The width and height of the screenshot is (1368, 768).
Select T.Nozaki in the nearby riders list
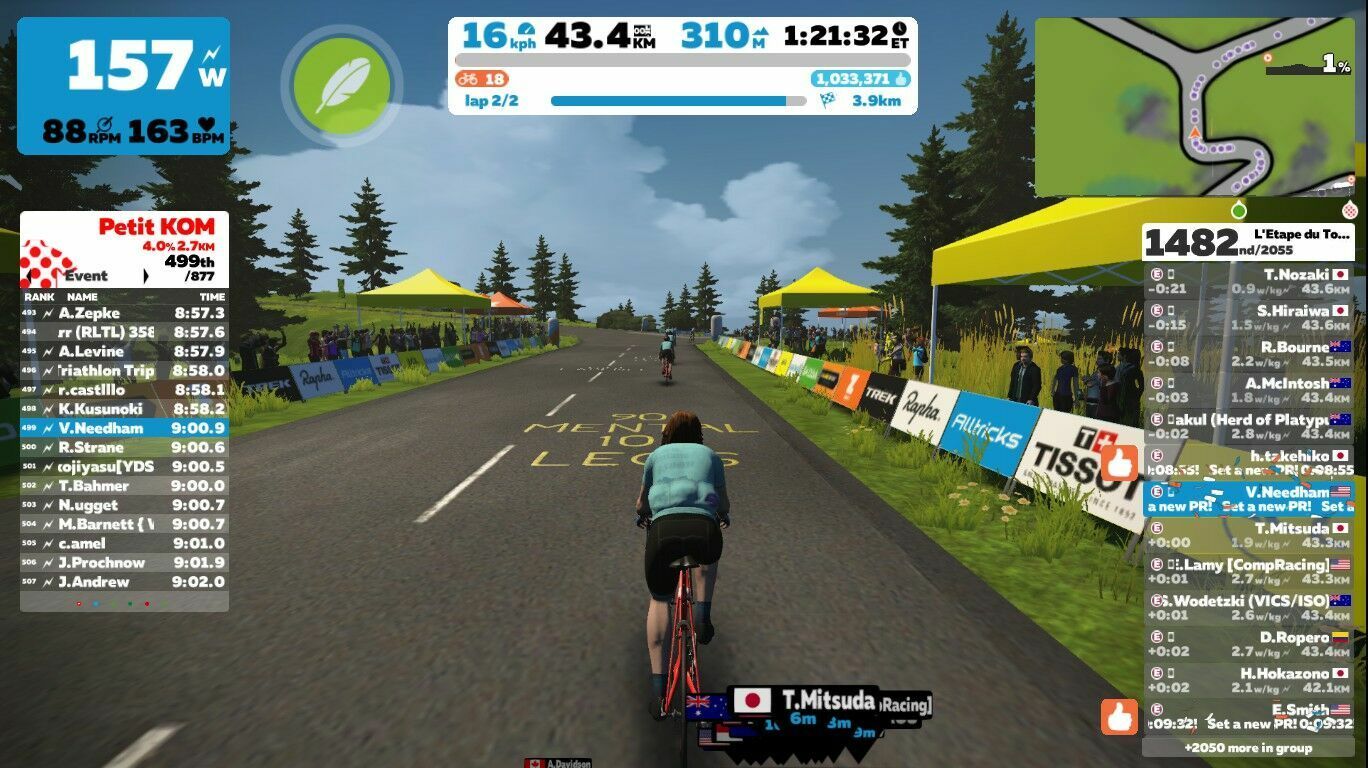1247,281
